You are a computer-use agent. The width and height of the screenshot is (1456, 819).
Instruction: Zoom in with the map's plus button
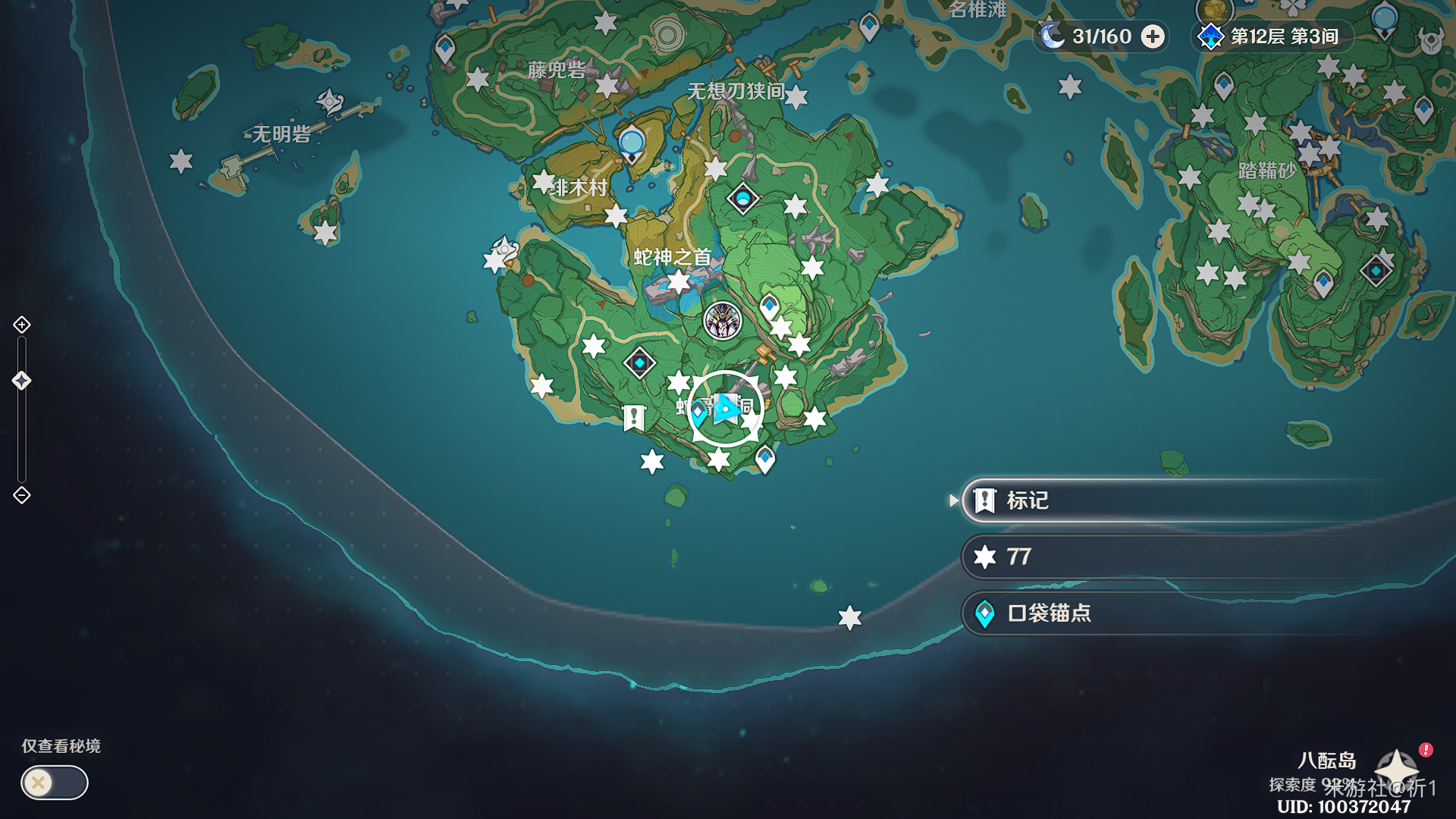click(22, 325)
